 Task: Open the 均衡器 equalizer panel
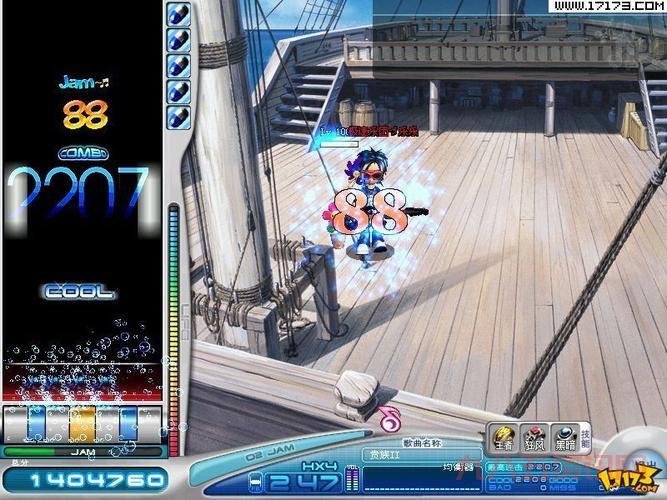coord(456,466)
